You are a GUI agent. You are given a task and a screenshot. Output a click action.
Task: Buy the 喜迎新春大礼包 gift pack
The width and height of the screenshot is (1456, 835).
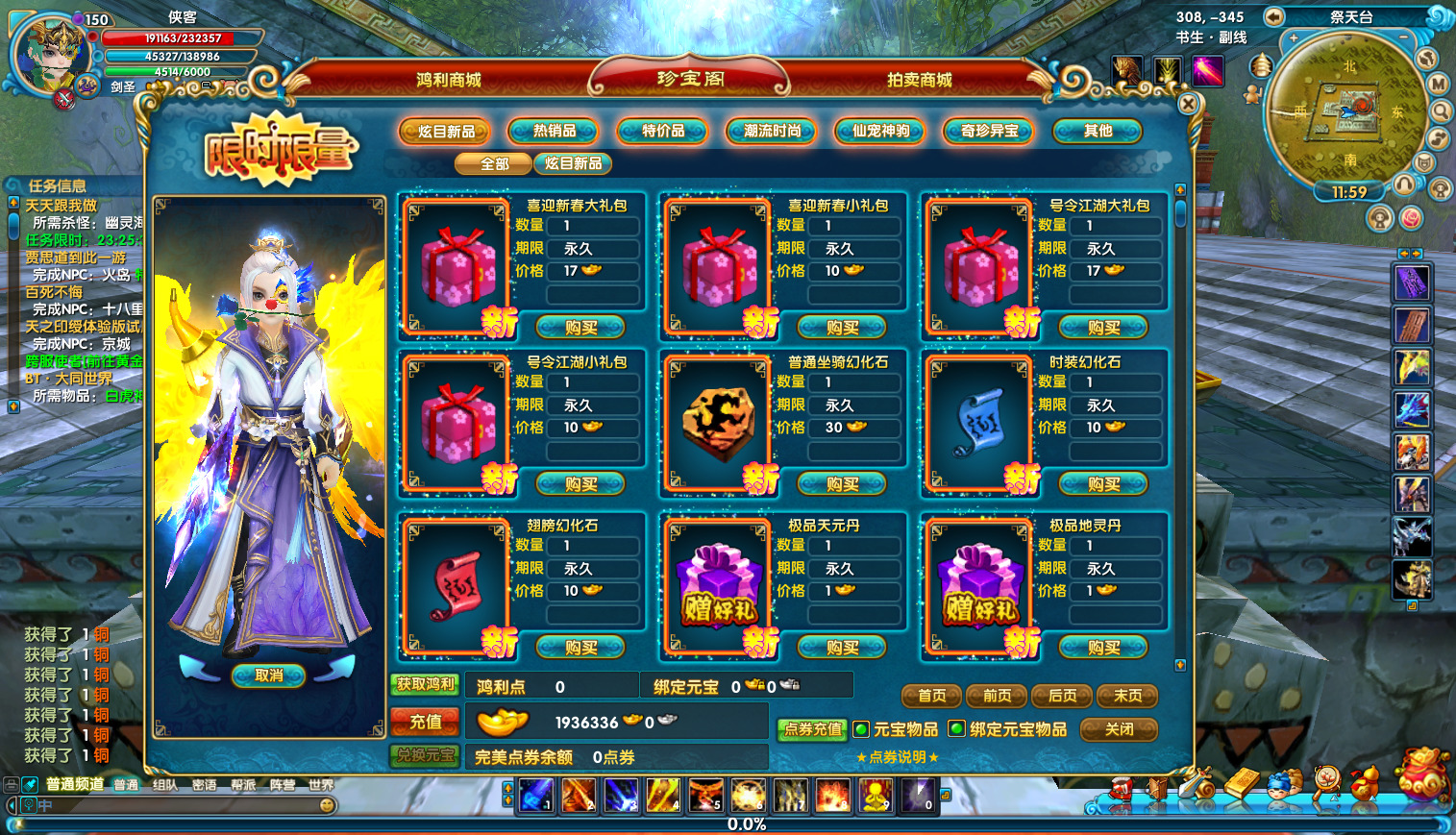click(580, 328)
